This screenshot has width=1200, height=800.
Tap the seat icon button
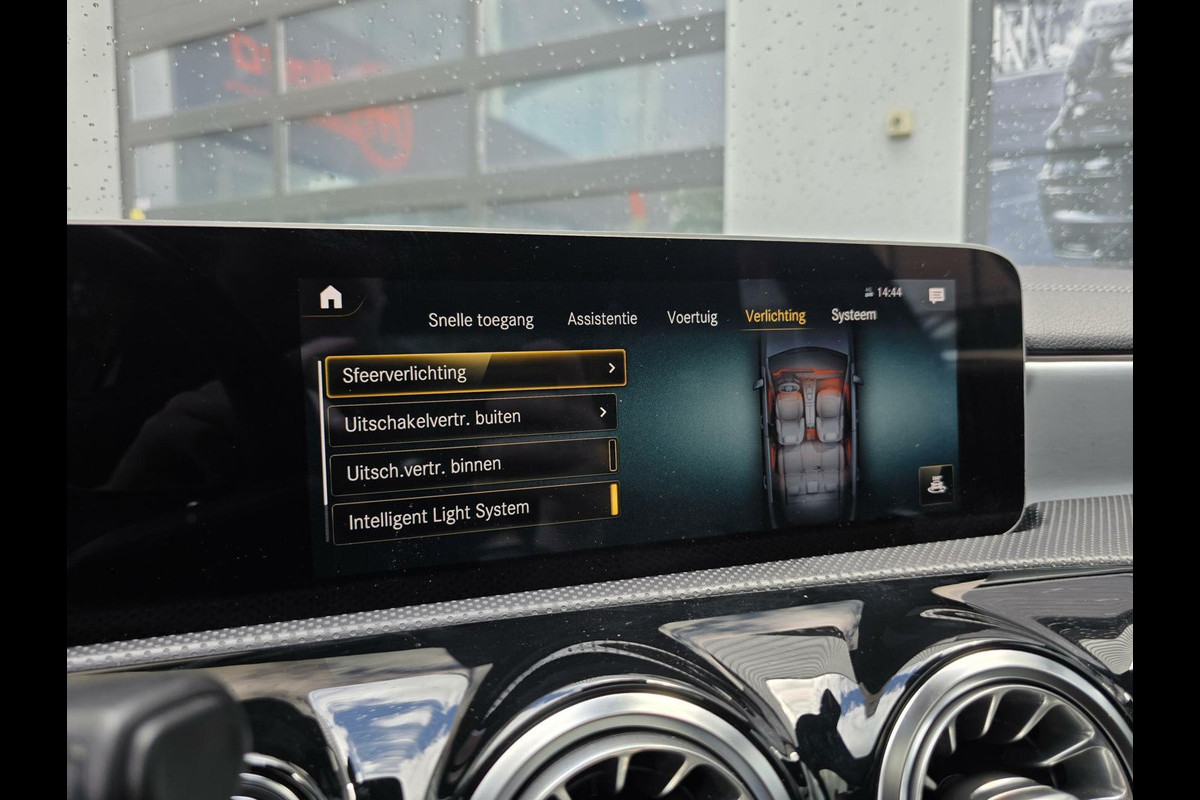pos(936,485)
